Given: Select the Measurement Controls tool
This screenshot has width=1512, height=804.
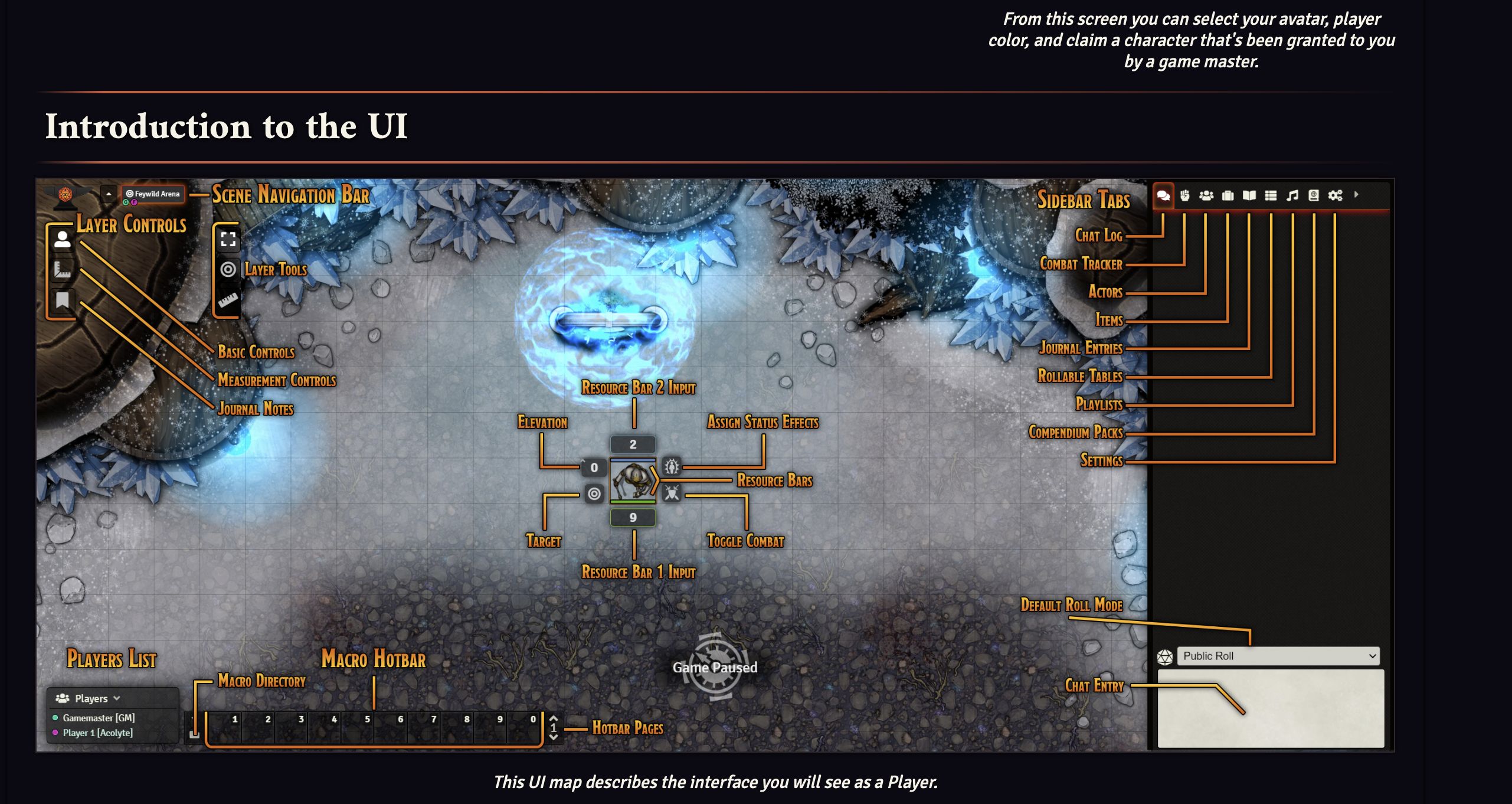Looking at the screenshot, I should [62, 269].
